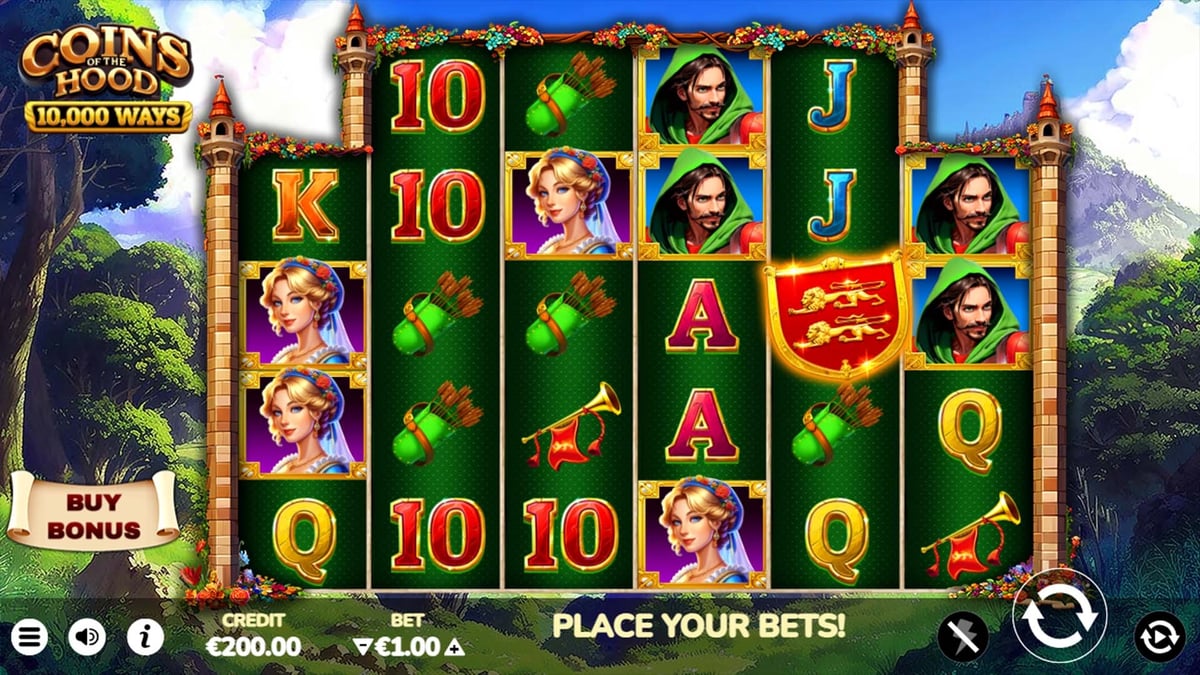Toggle the sound speaker icon
This screenshot has height=675, width=1200.
(87, 637)
